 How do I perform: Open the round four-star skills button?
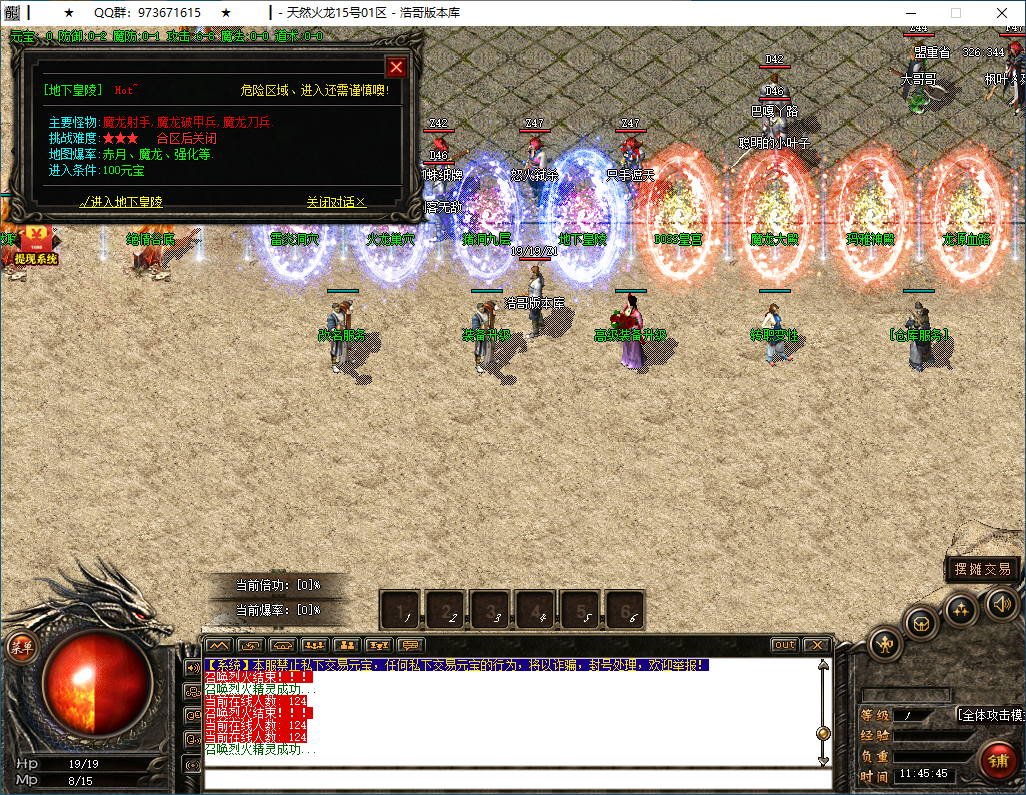pos(961,609)
